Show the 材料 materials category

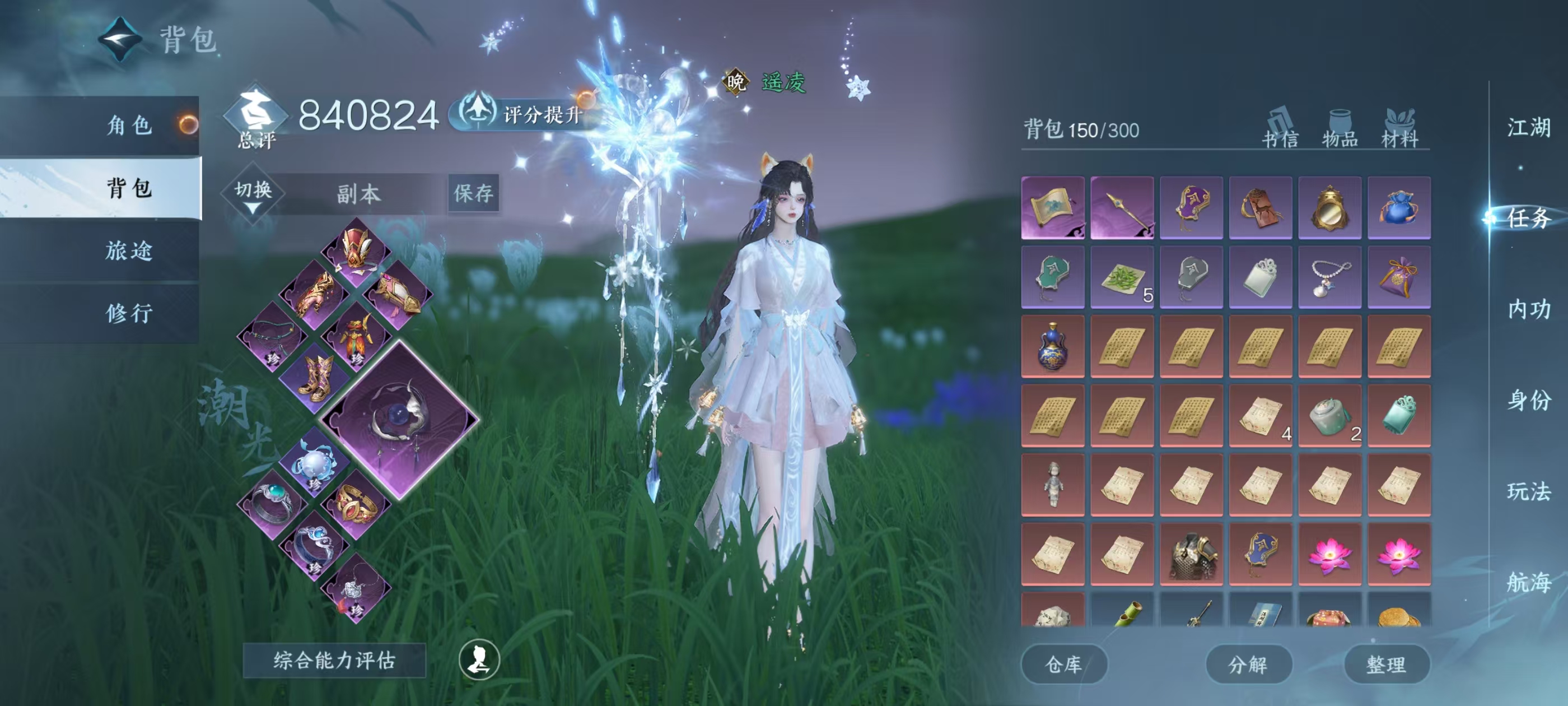[x=1399, y=131]
